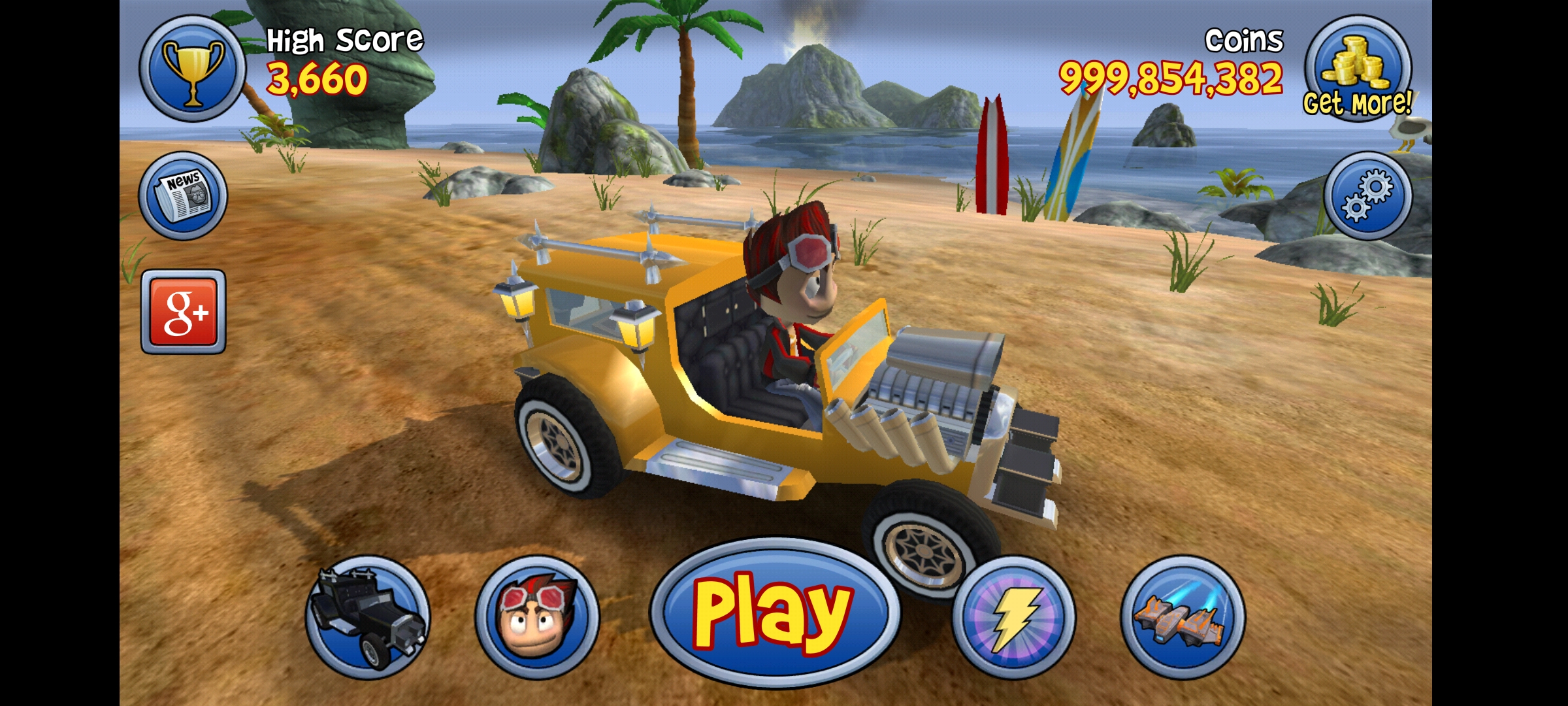Open the rocket booster gadgets button
Image resolution: width=1568 pixels, height=706 pixels.
[1183, 617]
